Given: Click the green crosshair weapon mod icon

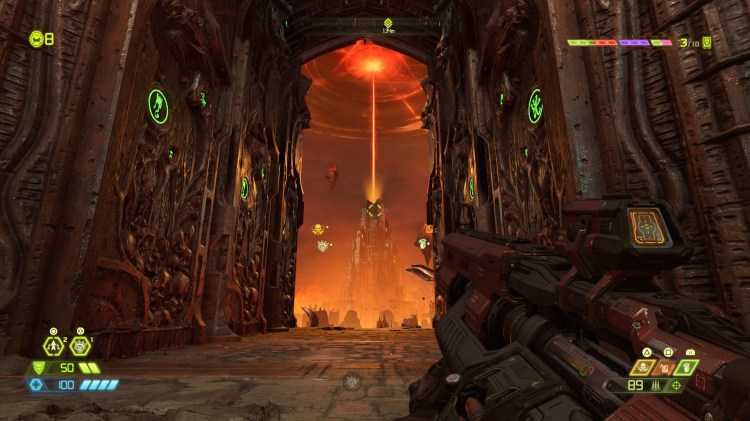Looking at the screenshot, I should (x=678, y=384).
